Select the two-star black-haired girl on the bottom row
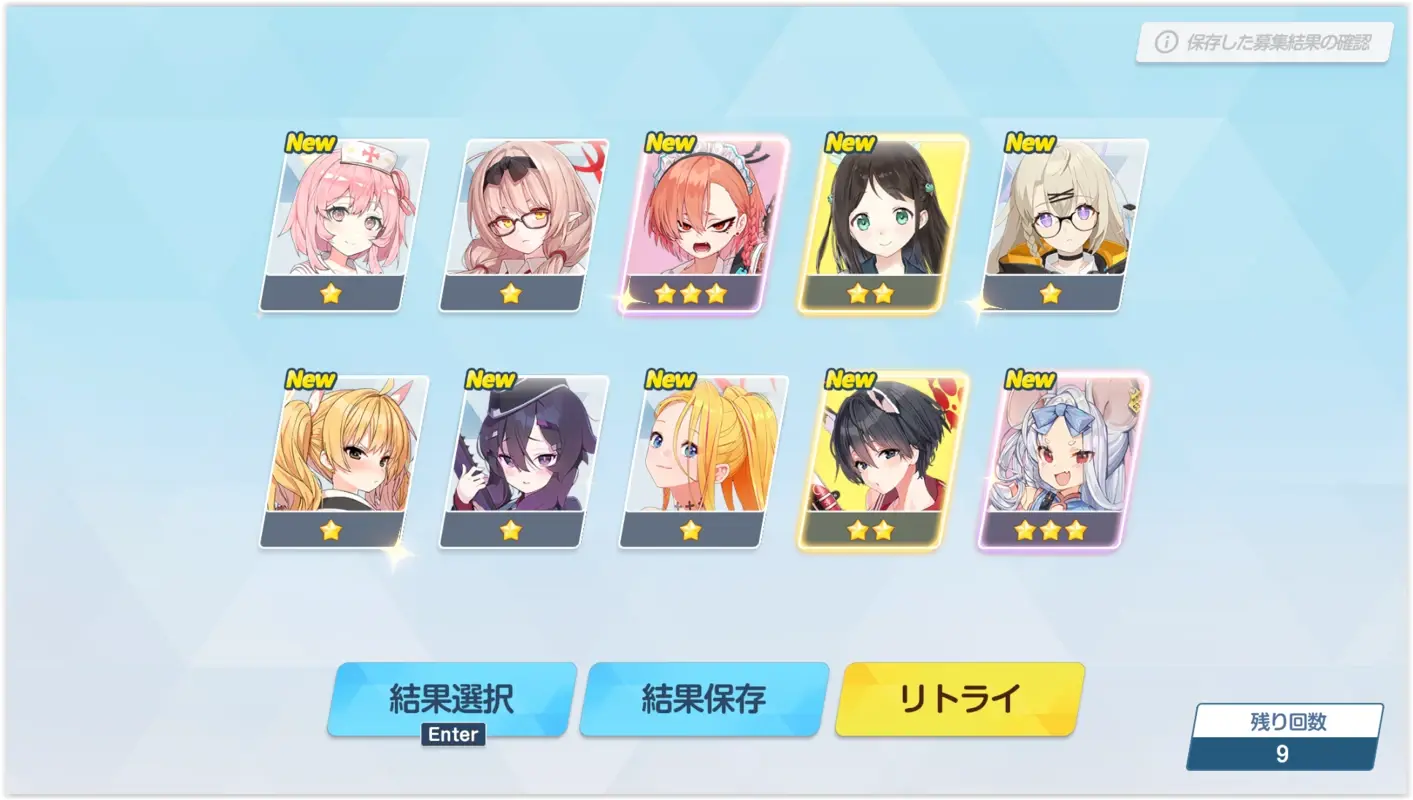The height and width of the screenshot is (800, 1413). pos(871,458)
